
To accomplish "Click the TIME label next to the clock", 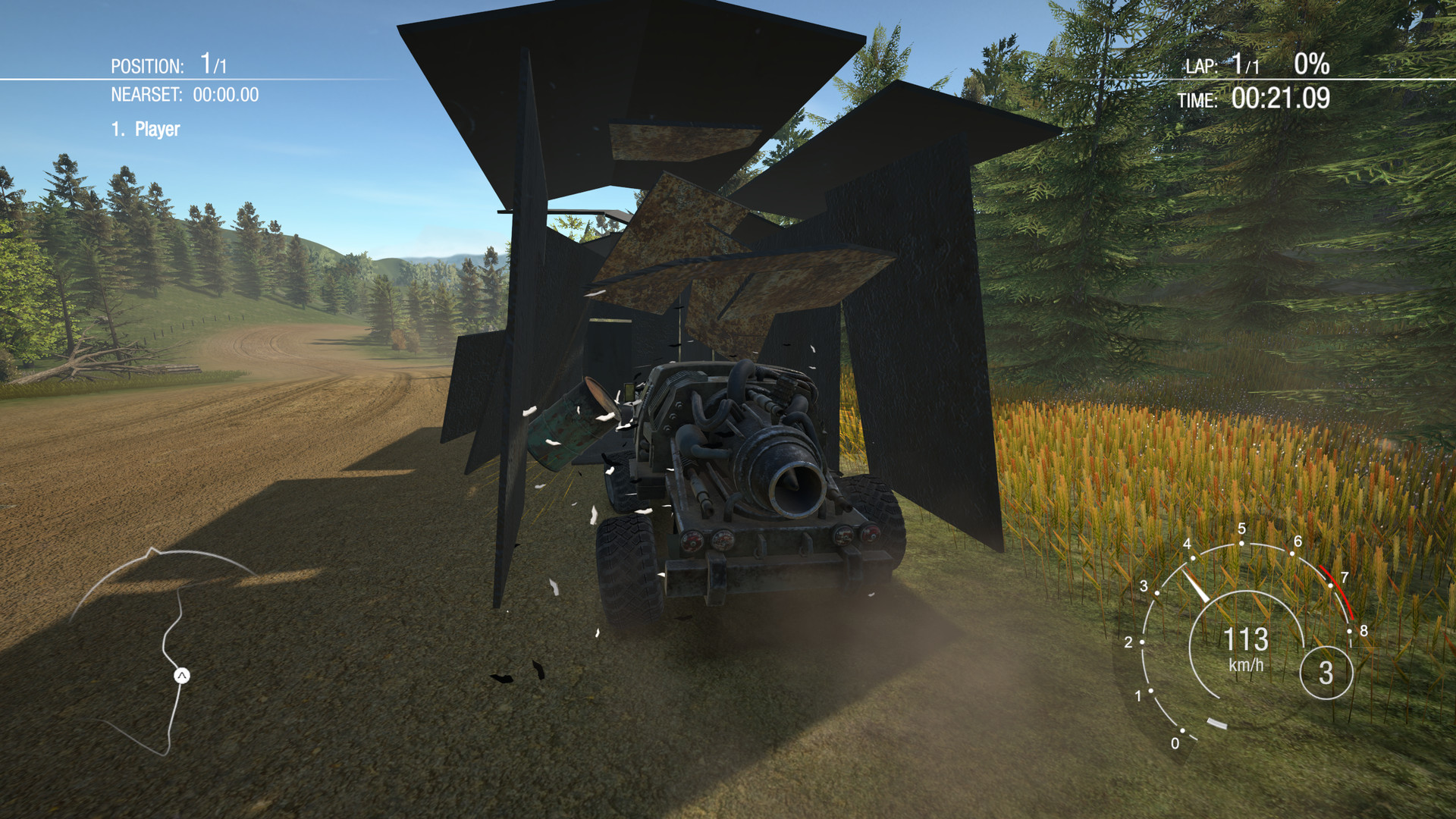I will click(x=1200, y=99).
